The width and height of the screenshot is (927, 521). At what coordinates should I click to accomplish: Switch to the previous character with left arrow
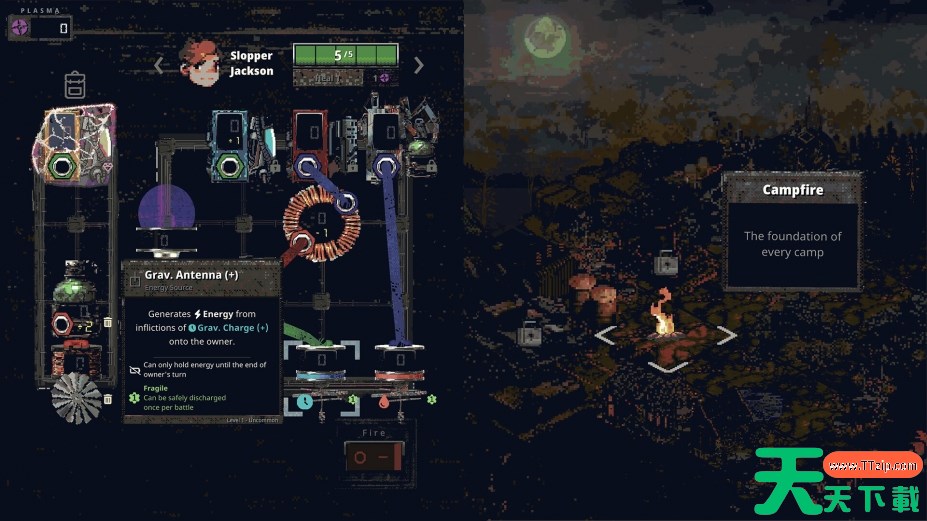point(158,65)
